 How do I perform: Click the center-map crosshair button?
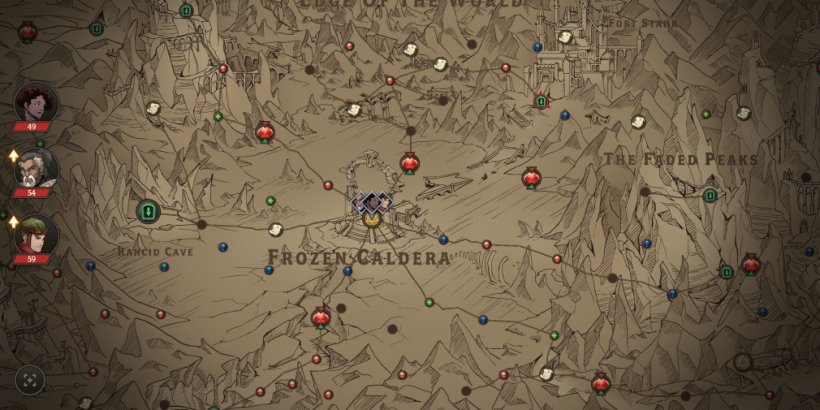30,380
